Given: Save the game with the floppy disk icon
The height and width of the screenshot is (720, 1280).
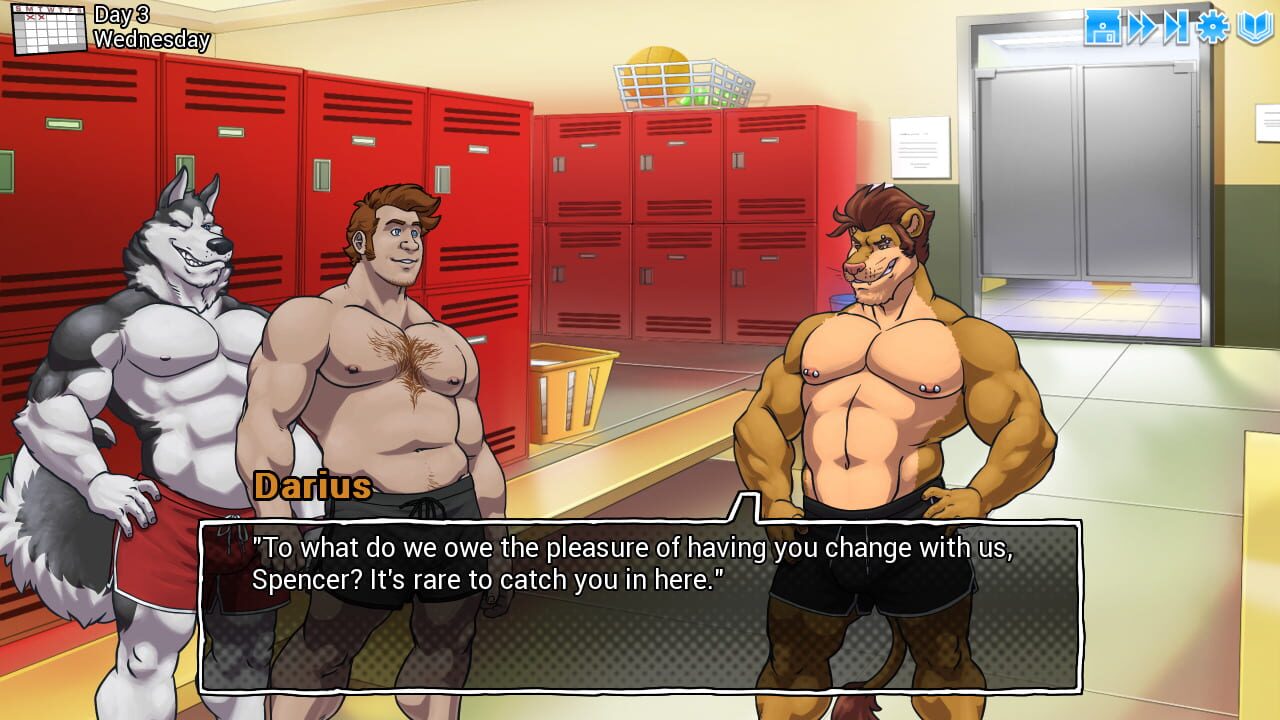Looking at the screenshot, I should coord(1101,28).
